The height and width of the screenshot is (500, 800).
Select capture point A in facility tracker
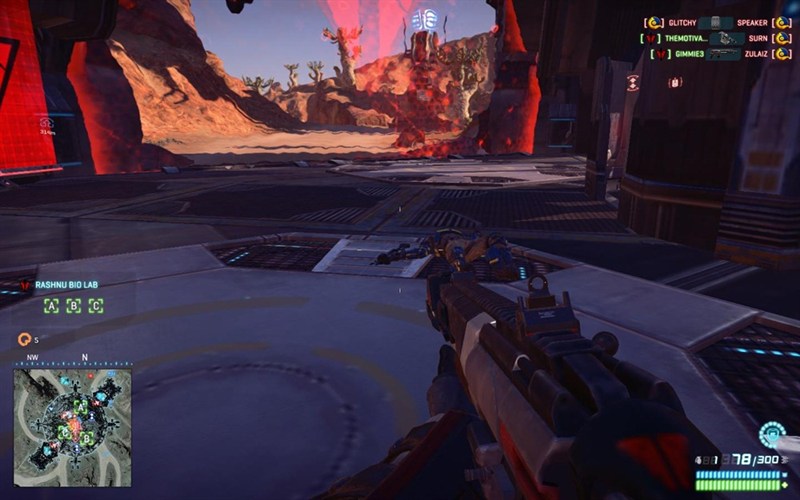51,306
